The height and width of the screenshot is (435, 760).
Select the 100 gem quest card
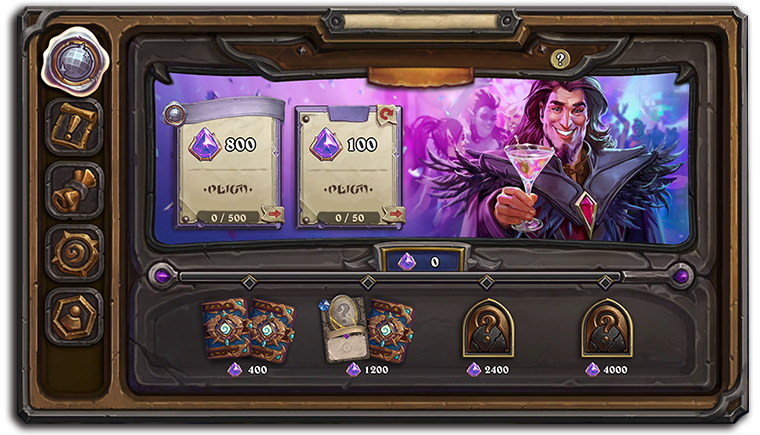349,165
